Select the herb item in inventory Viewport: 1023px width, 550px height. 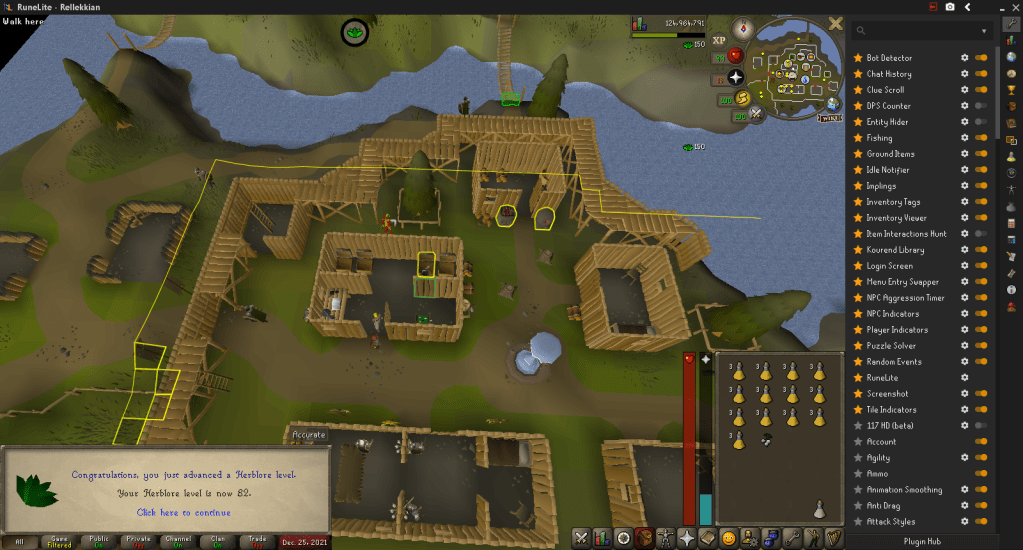tap(765, 438)
